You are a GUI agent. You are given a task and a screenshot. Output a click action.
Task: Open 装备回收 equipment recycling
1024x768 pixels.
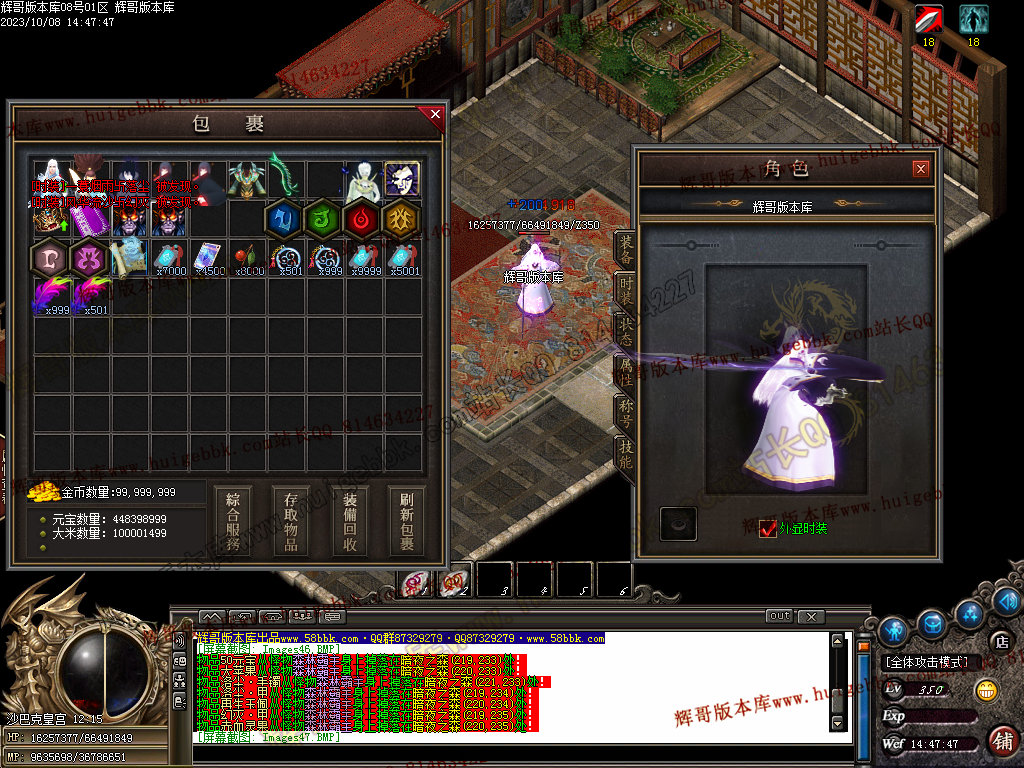click(x=350, y=520)
